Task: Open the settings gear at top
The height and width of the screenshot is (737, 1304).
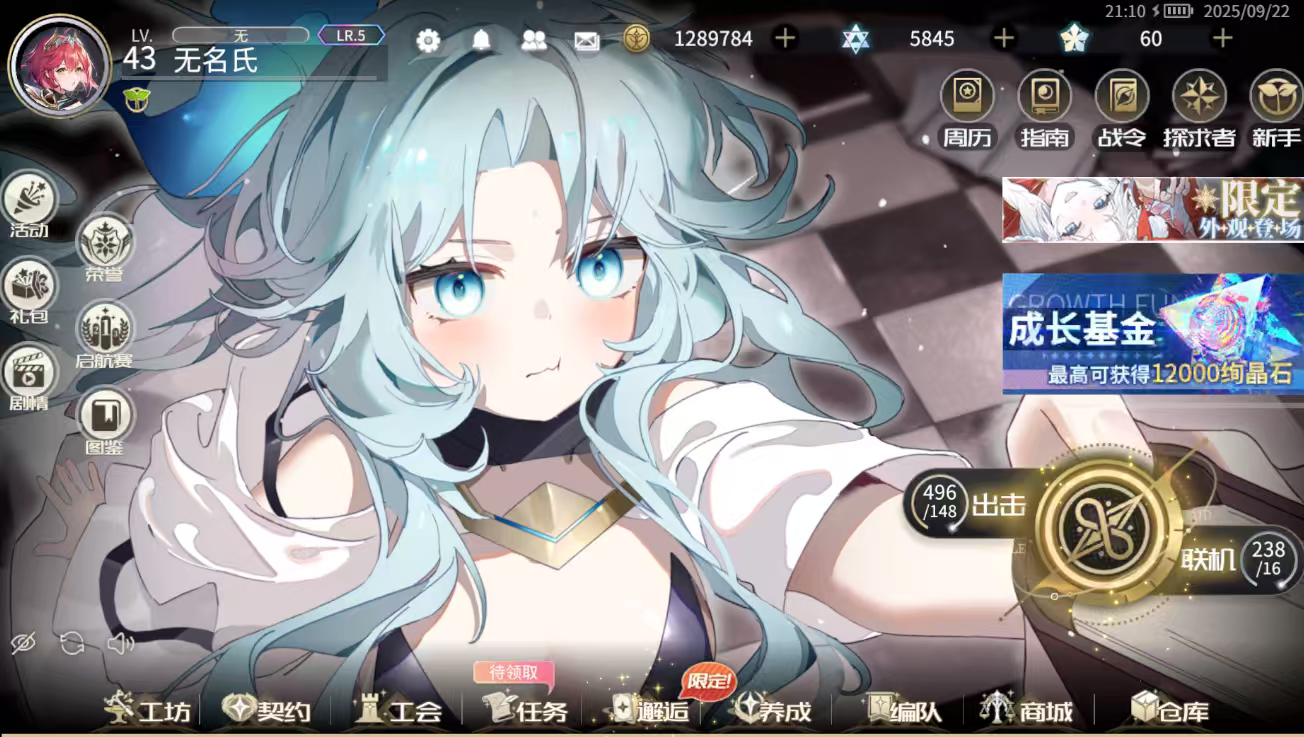Action: coord(428,39)
